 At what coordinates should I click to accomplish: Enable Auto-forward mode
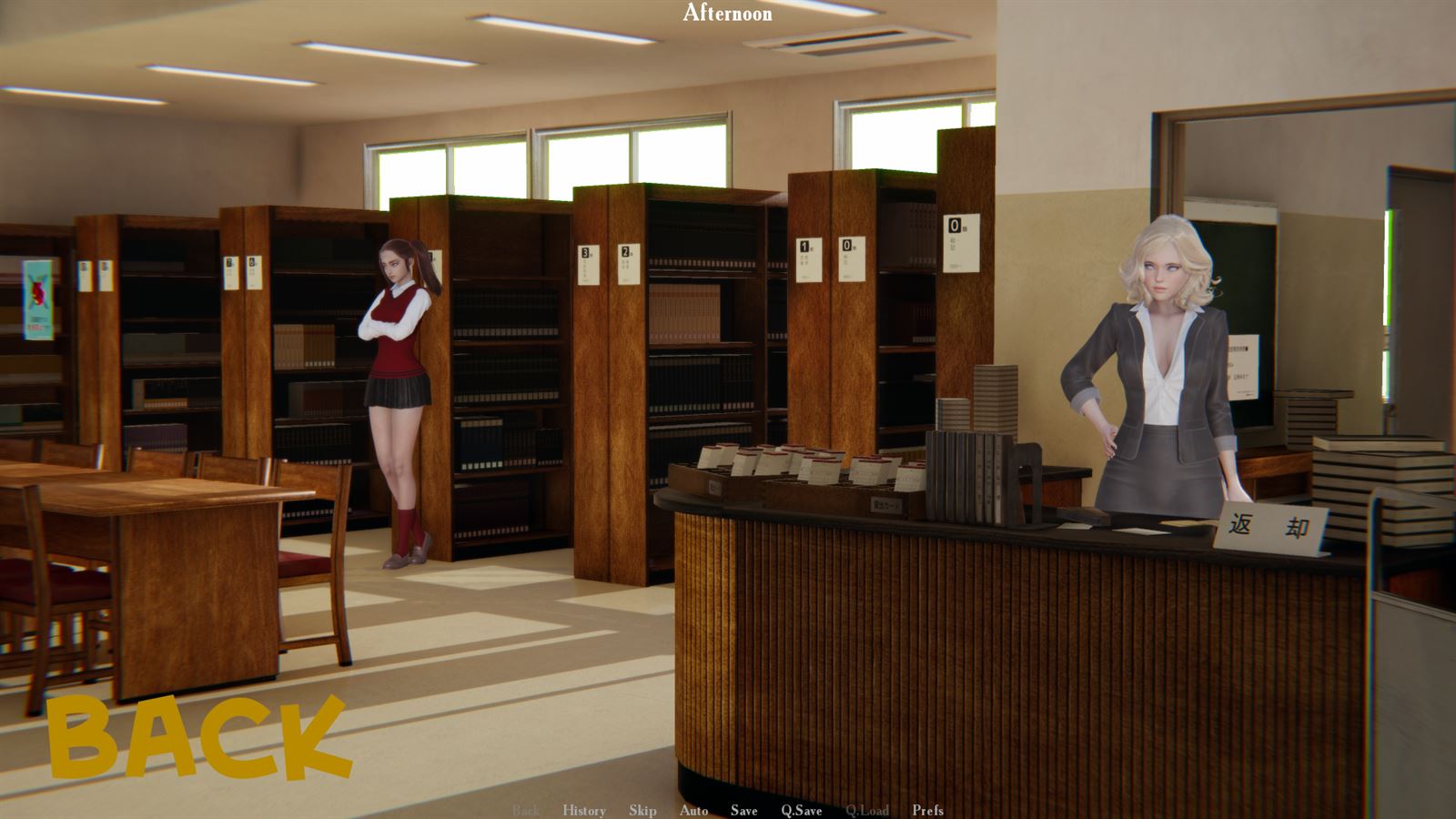tap(694, 810)
